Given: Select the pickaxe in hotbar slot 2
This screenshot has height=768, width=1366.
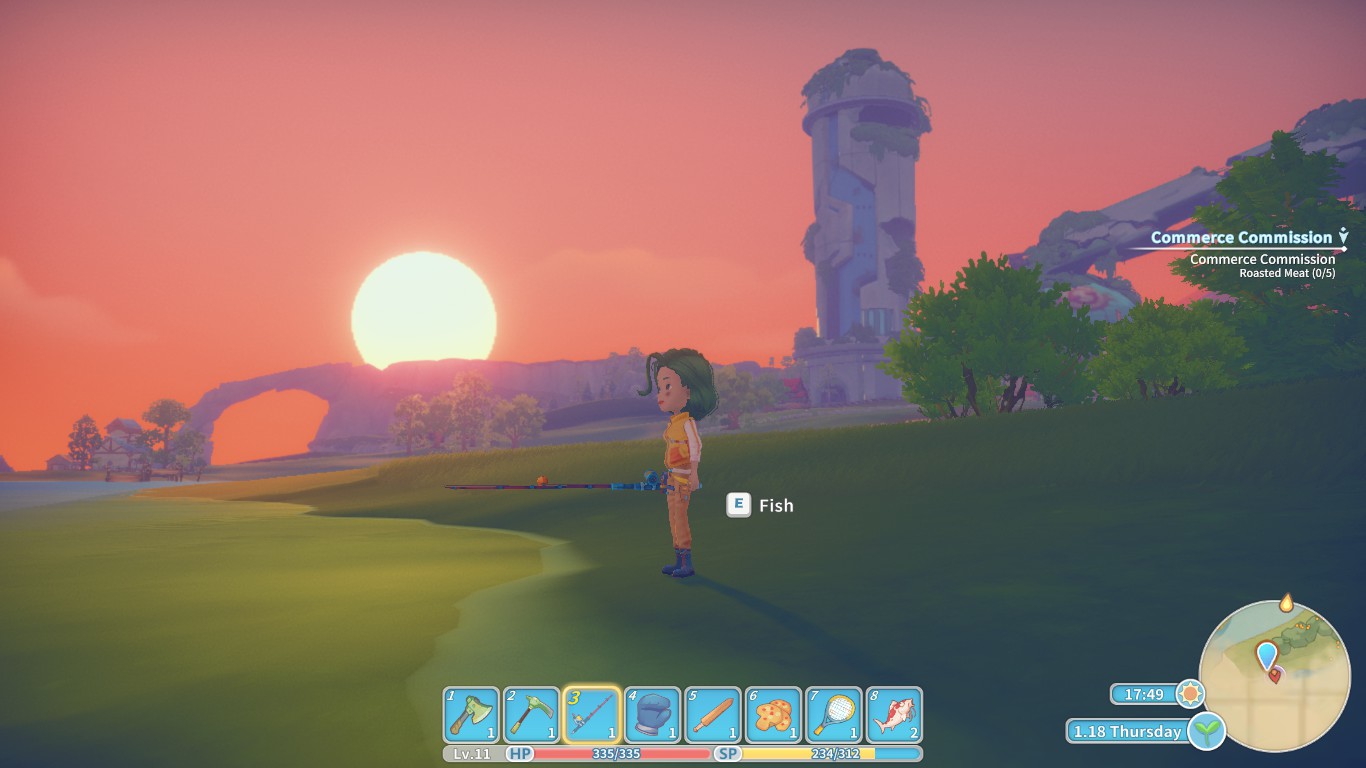Looking at the screenshot, I should [x=533, y=712].
